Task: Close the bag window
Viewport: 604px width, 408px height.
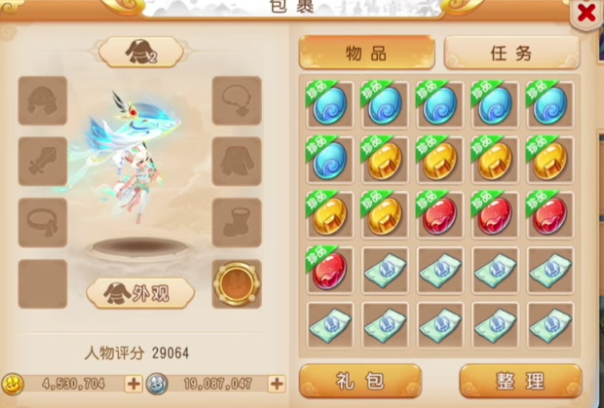Action: (587, 14)
